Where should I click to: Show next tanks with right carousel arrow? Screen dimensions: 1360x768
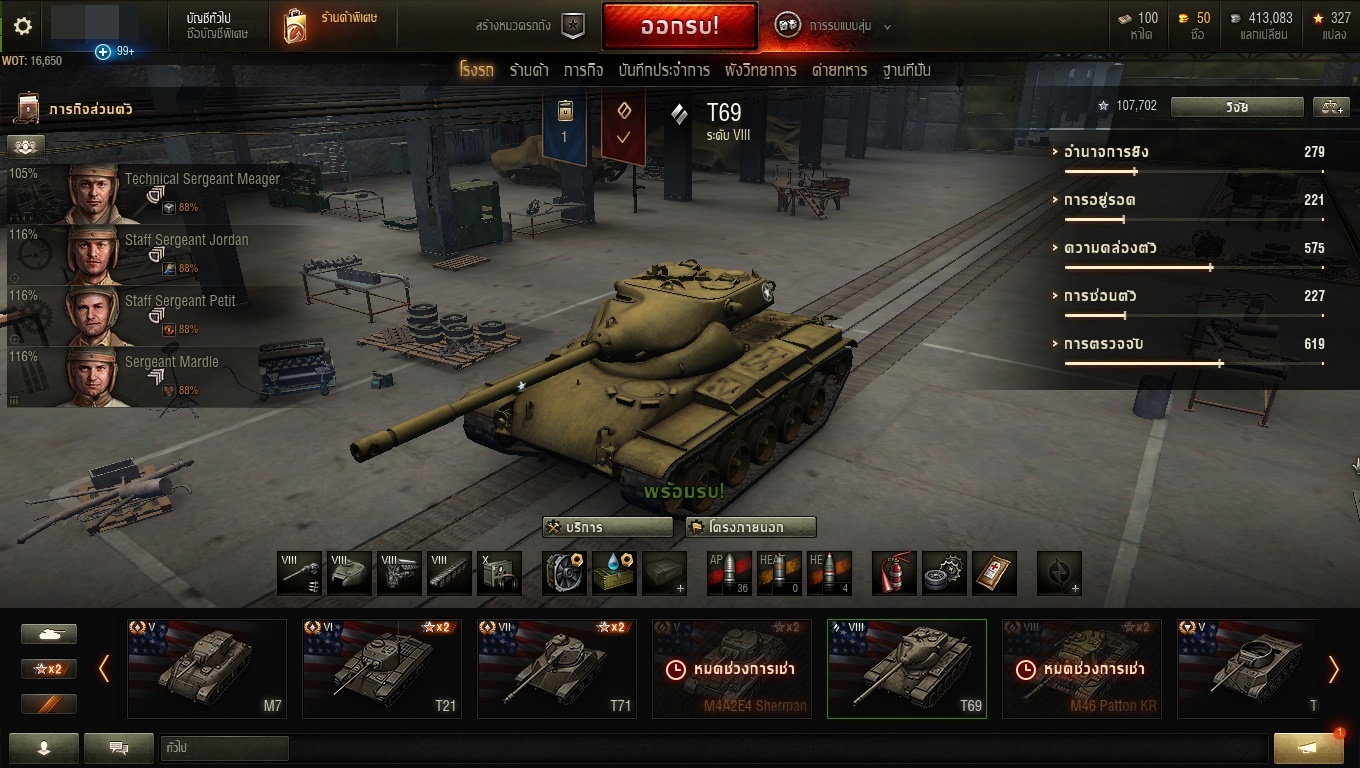click(x=1333, y=669)
